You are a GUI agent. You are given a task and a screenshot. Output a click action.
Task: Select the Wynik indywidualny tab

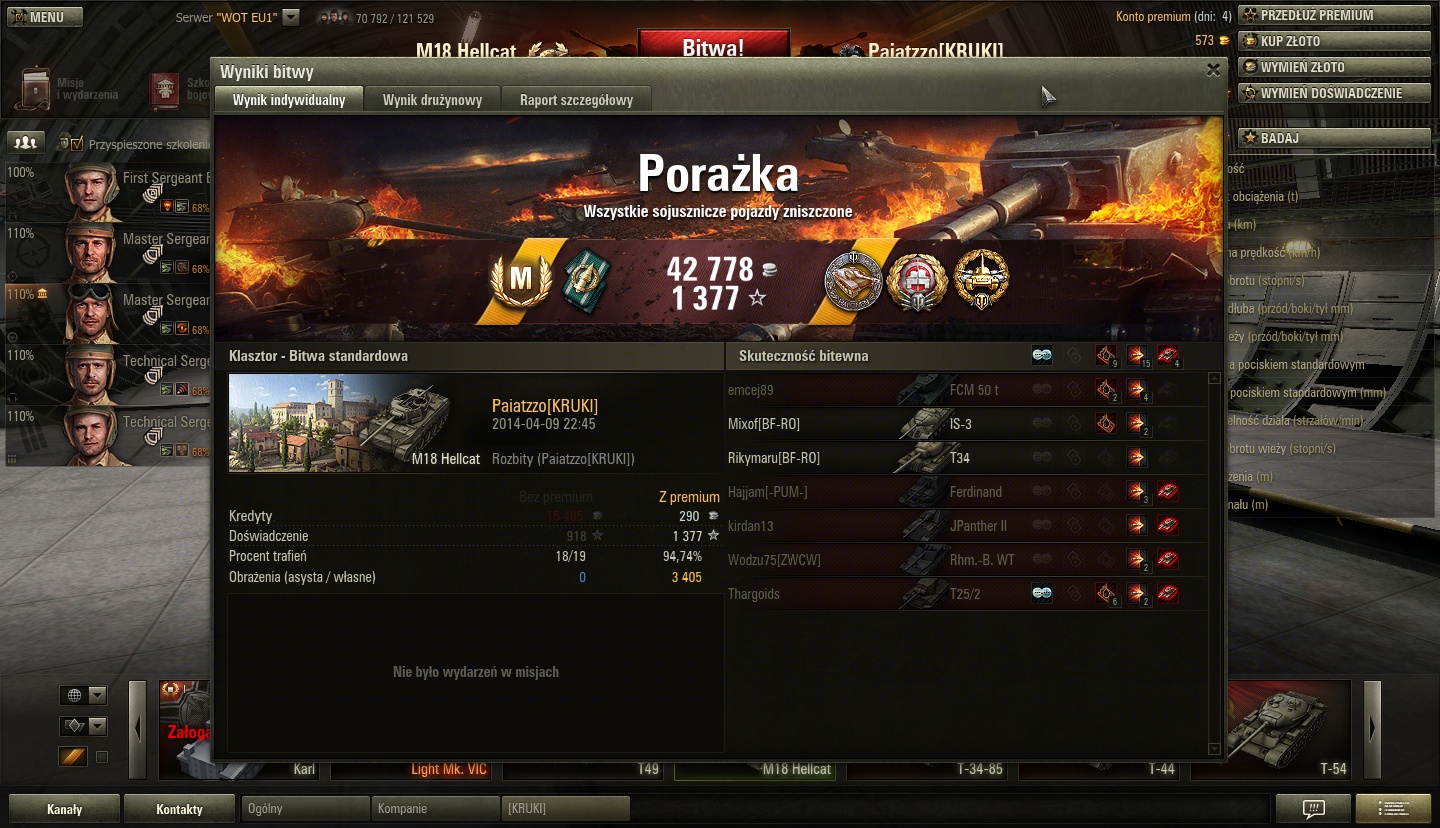coord(289,100)
